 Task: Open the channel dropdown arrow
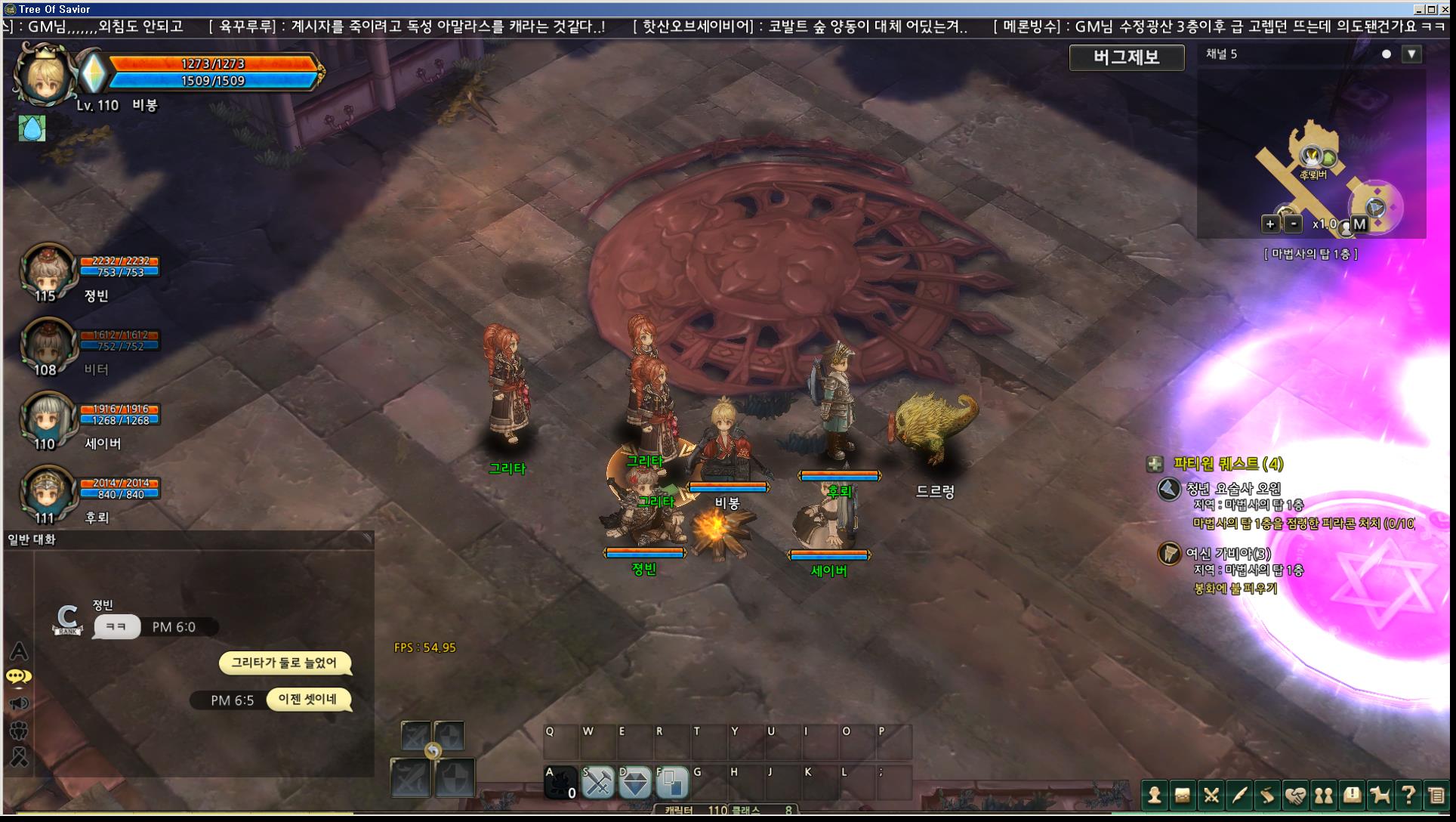pos(1411,54)
